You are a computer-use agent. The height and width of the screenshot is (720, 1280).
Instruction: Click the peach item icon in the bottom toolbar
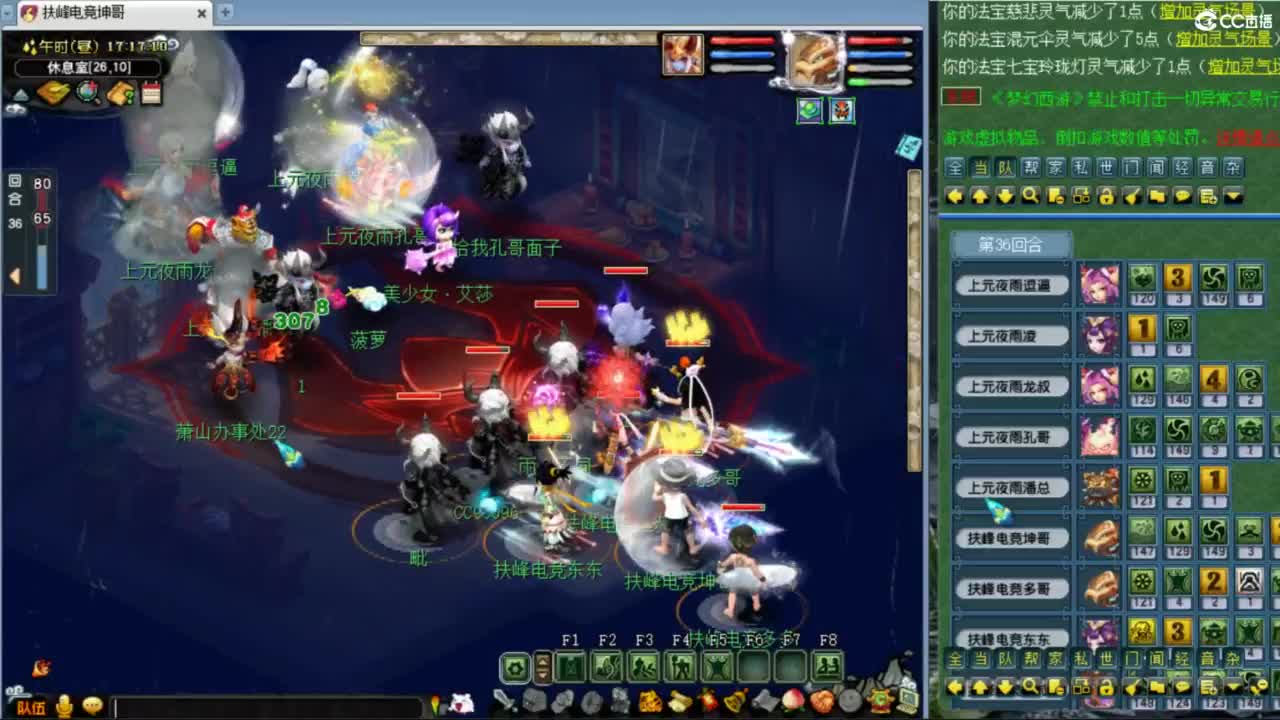(x=791, y=700)
